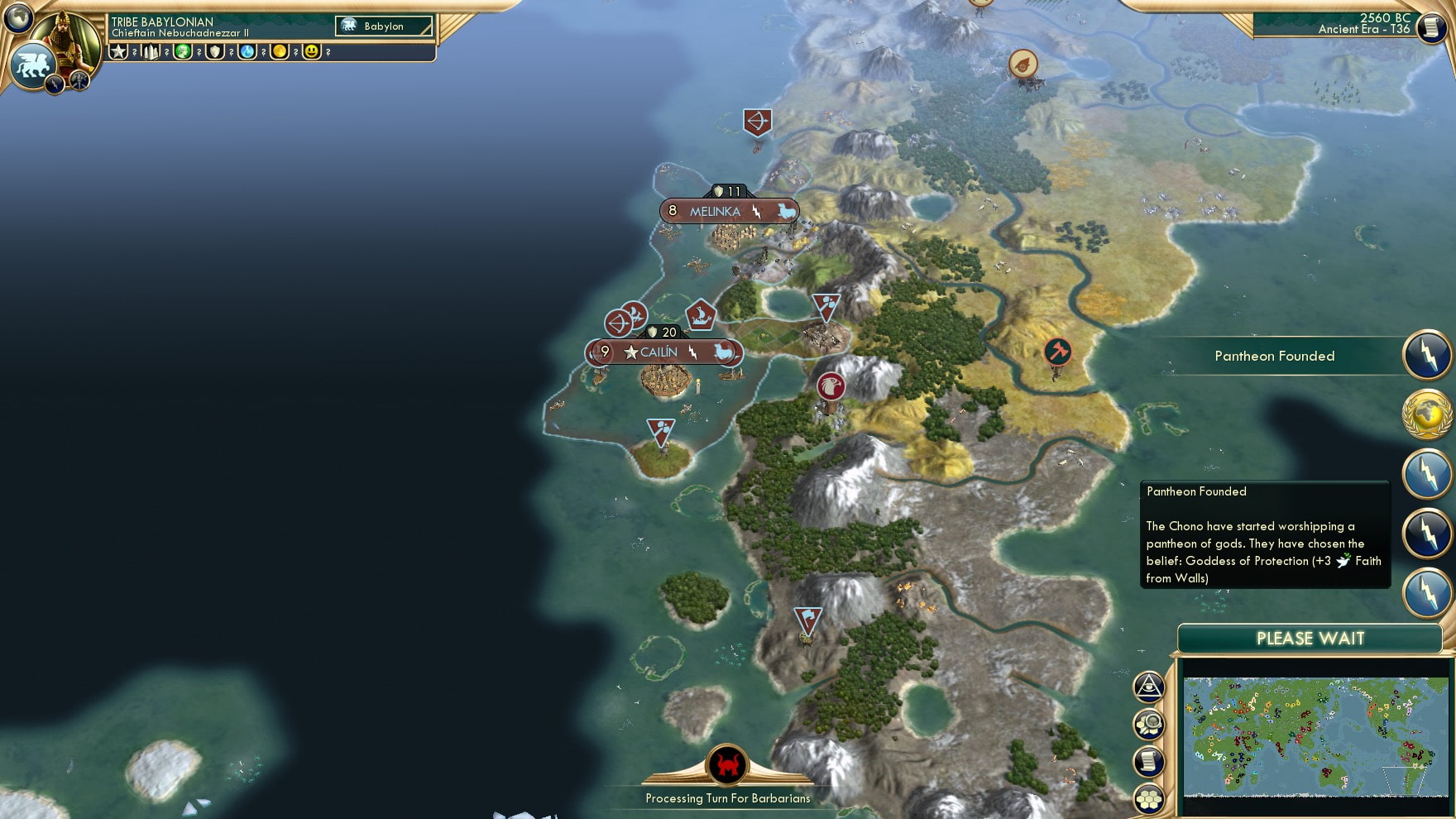This screenshot has height=819, width=1456.
Task: Click the world map minimap thumbnail
Action: [x=1315, y=735]
